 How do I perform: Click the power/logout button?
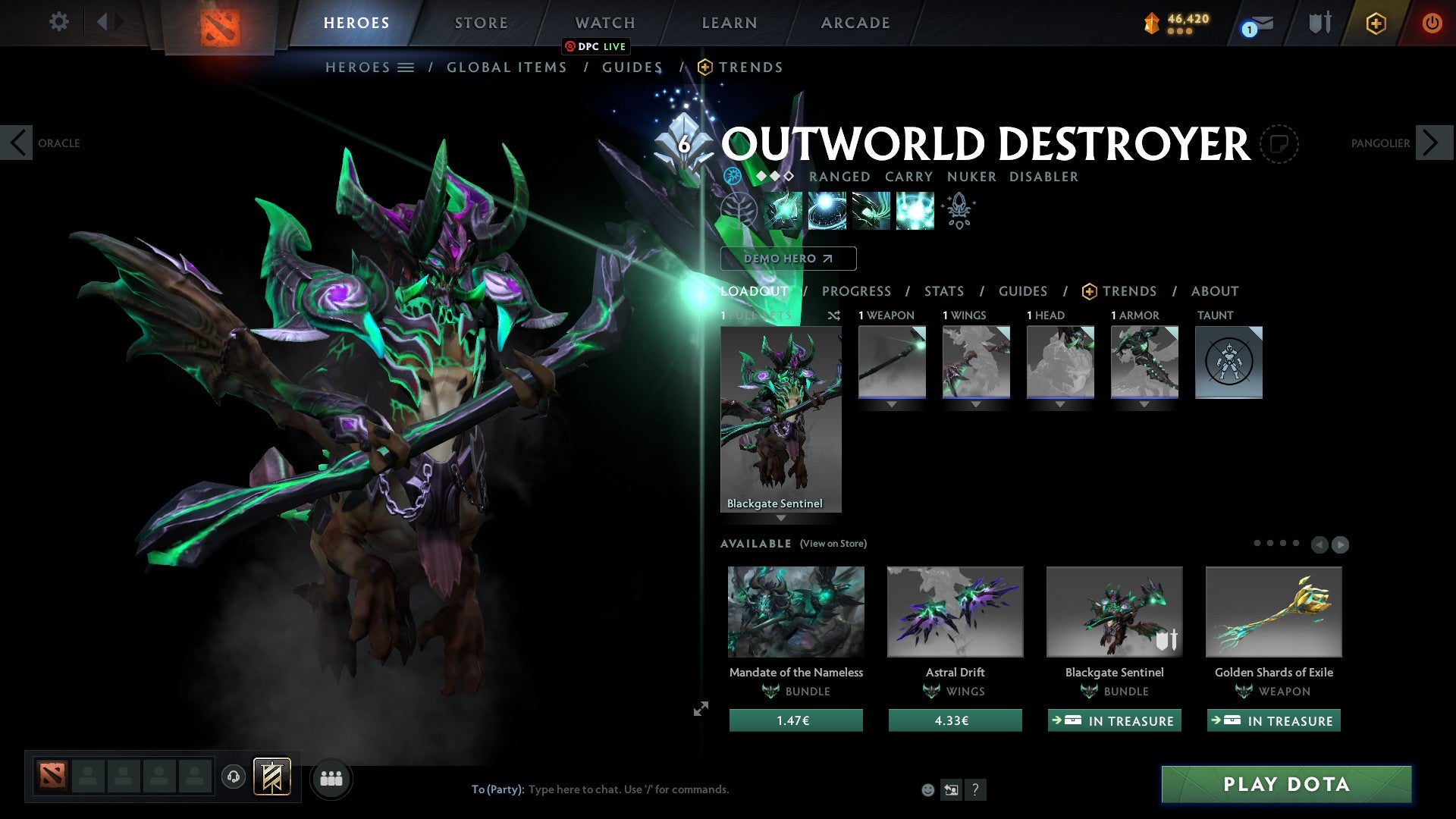click(1432, 23)
